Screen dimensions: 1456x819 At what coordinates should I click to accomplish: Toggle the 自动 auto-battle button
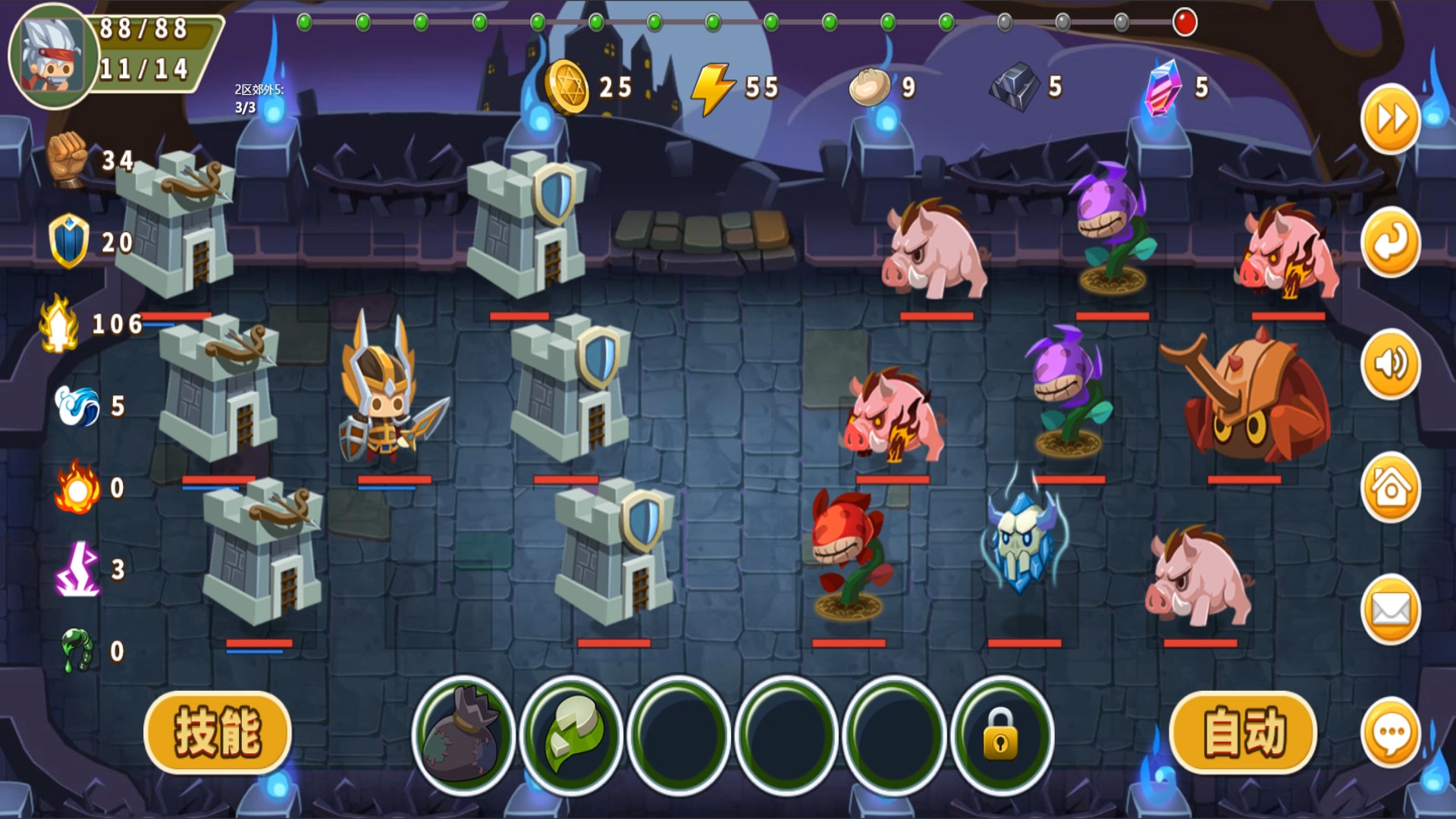pyautogui.click(x=1244, y=733)
